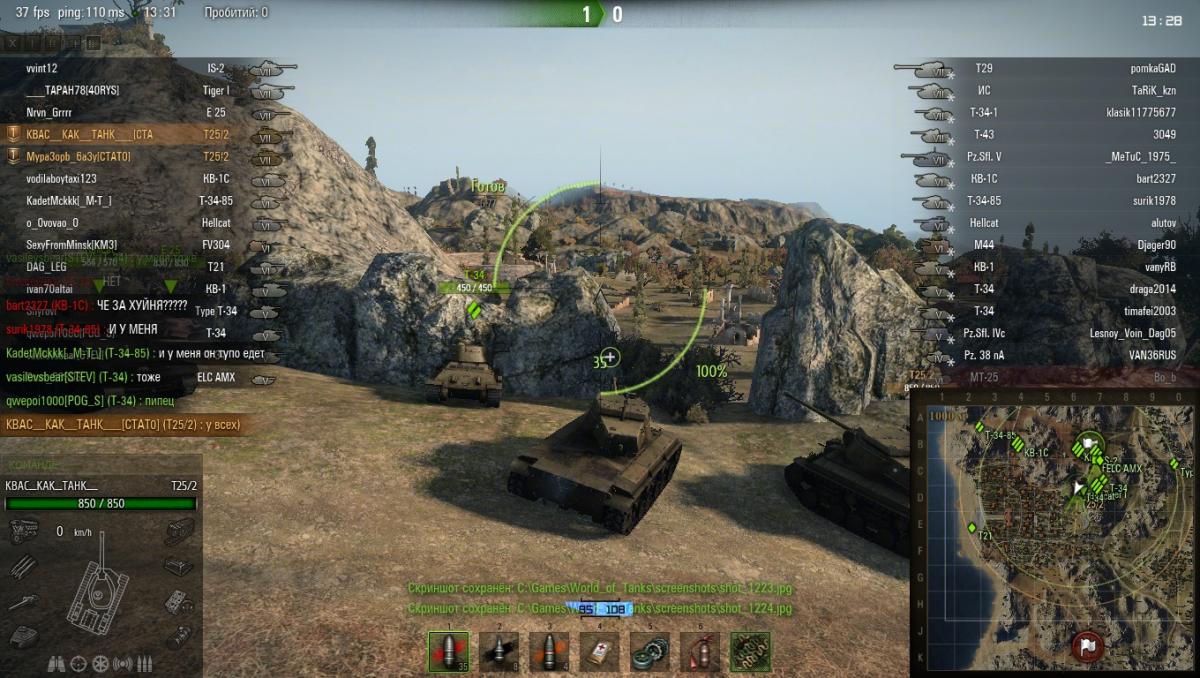Click the engine module icon on damage panel

(24, 533)
